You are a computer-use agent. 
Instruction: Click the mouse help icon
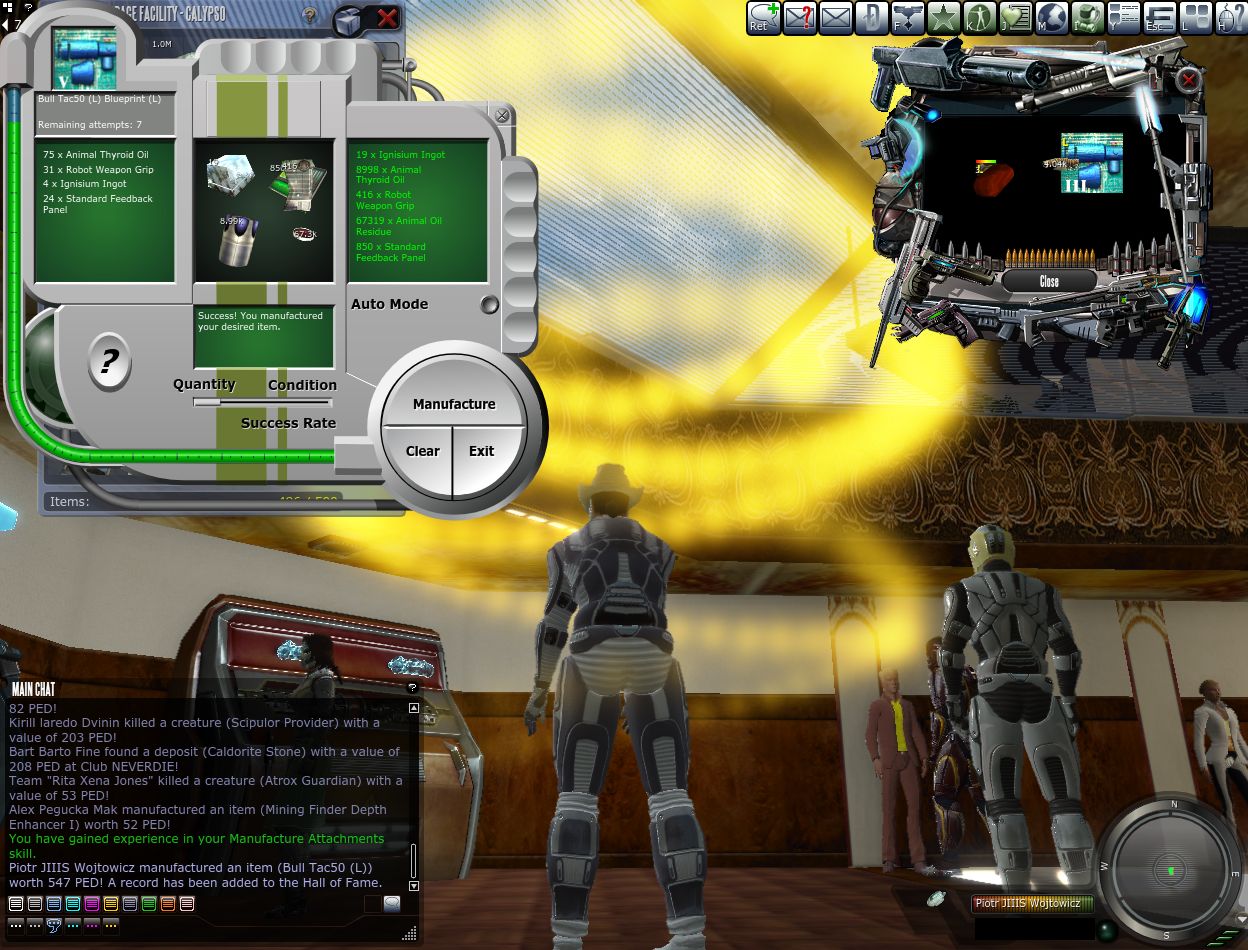(x=1231, y=18)
